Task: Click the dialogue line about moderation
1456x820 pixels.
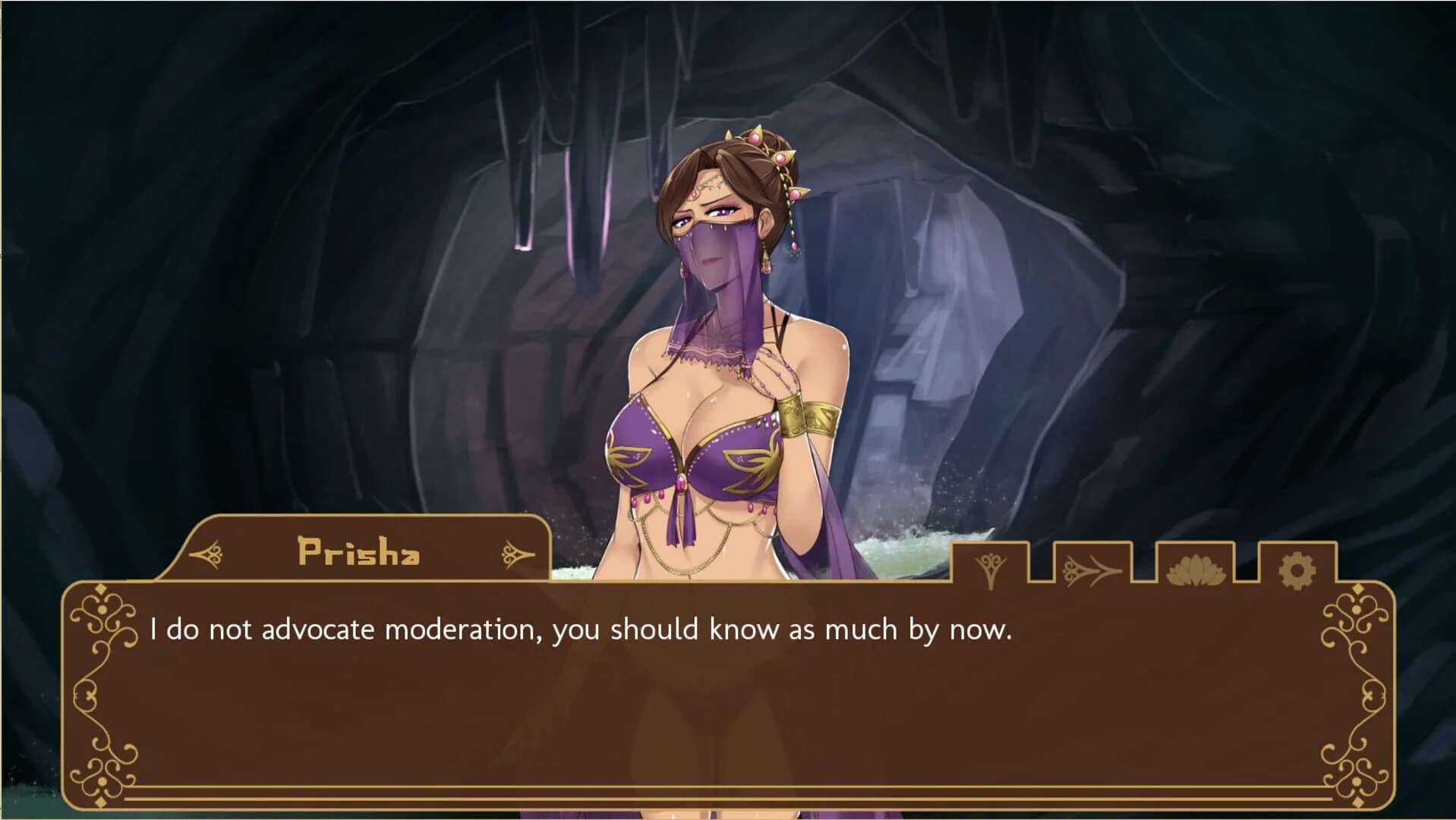Action: (585, 629)
